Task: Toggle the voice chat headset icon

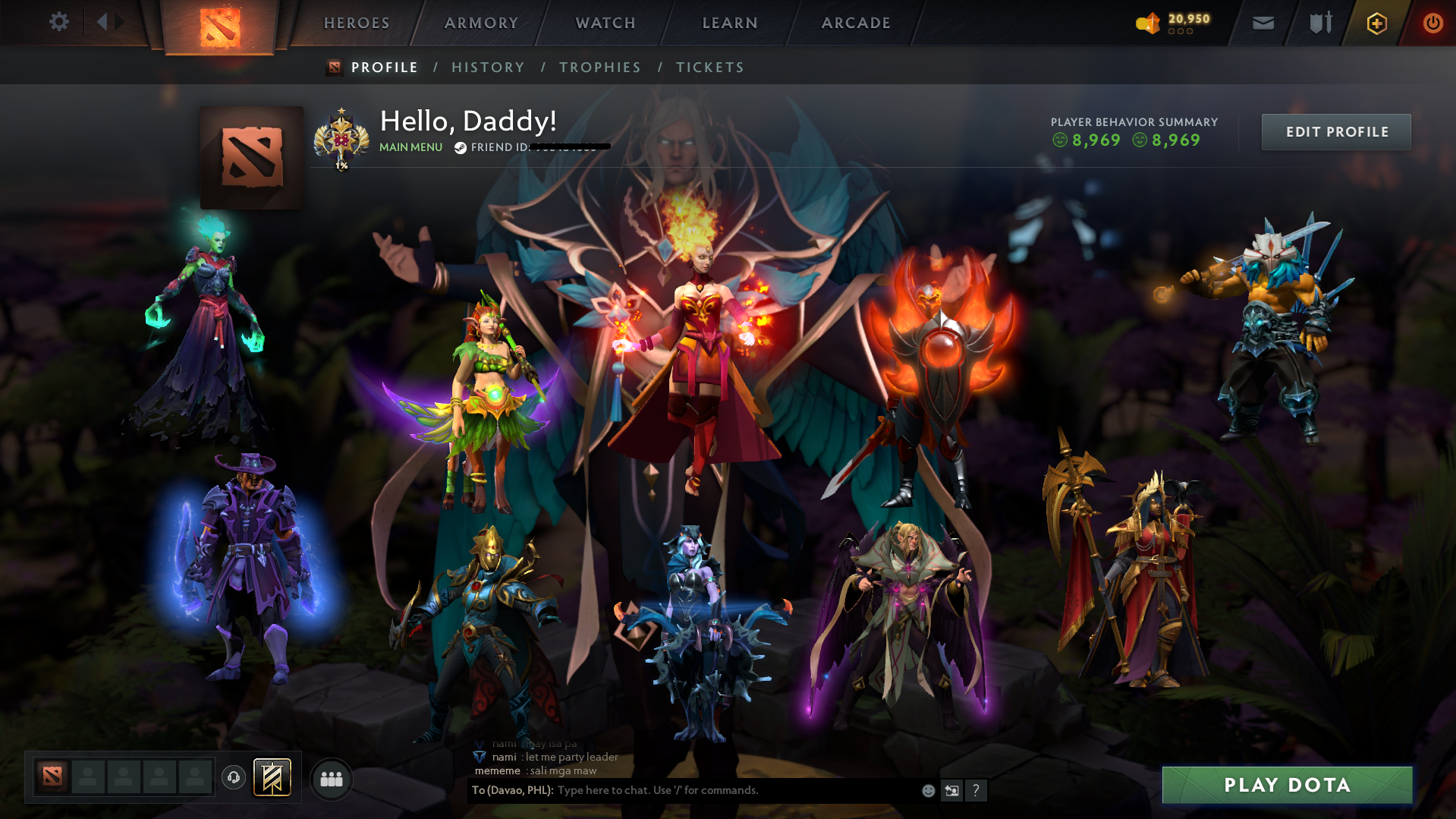Action: pos(234,777)
